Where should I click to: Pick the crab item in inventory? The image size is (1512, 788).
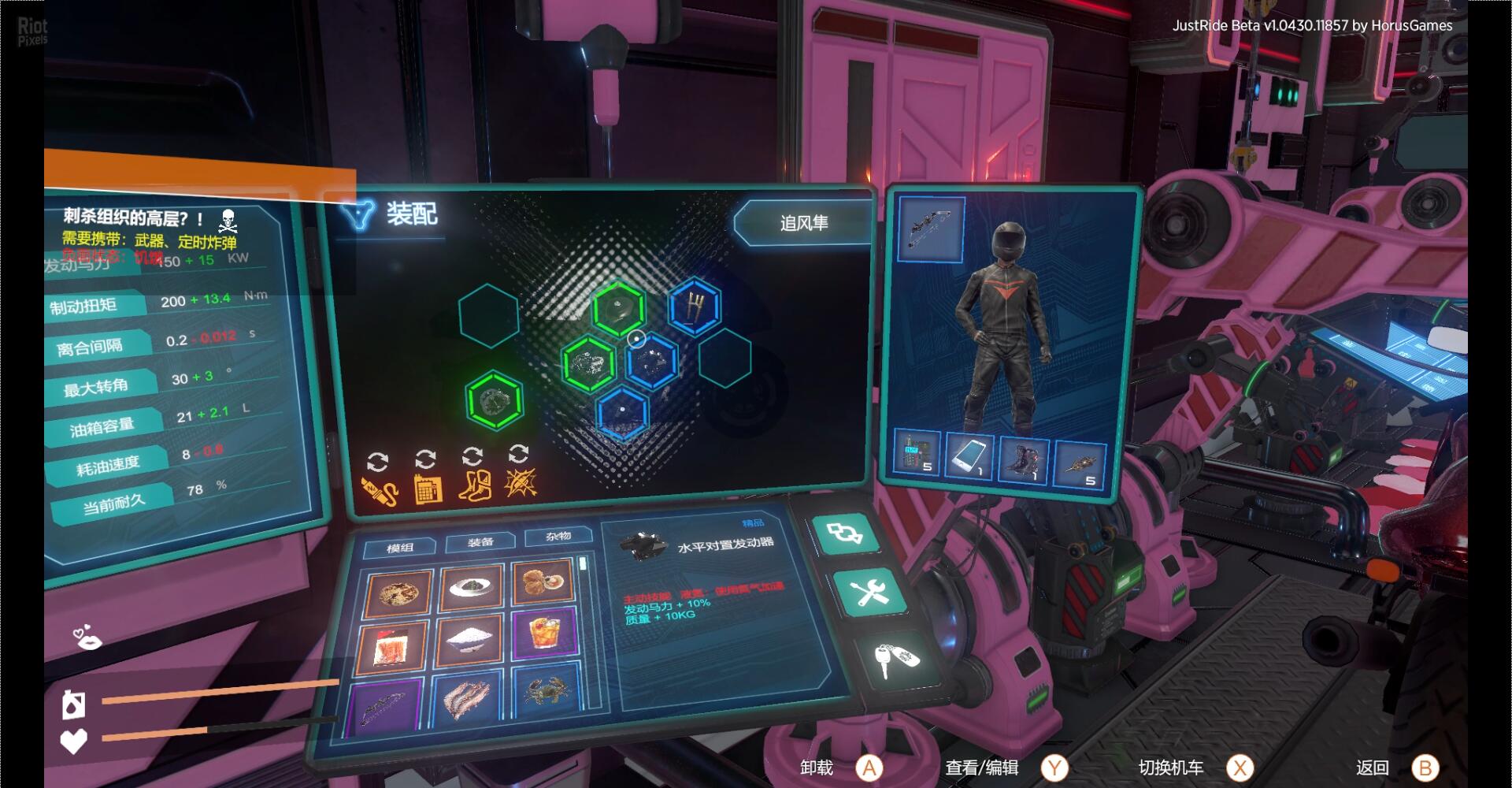547,693
